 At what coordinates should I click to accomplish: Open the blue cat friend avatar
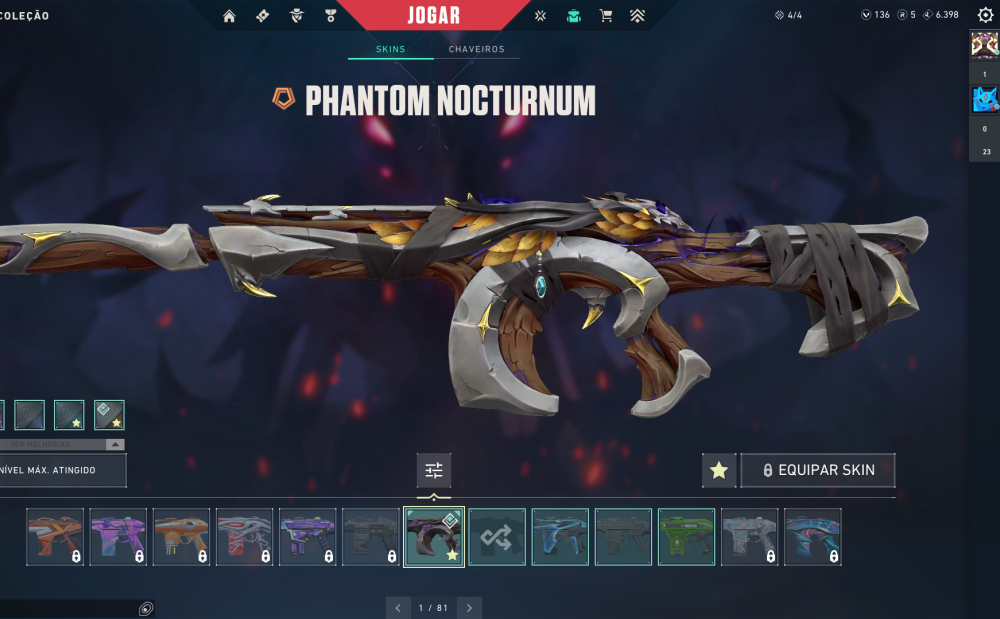tap(984, 99)
